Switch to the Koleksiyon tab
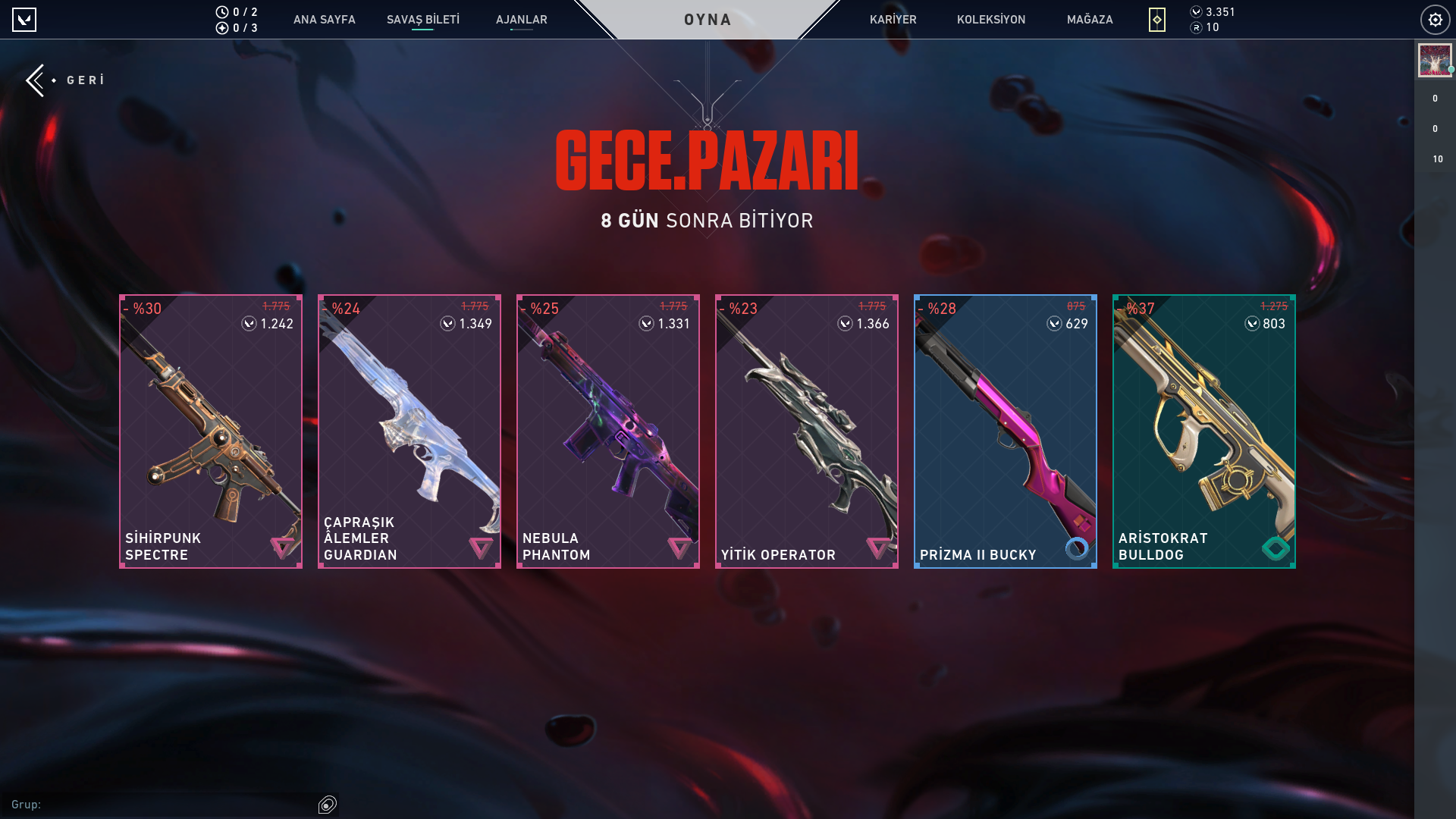This screenshot has height=819, width=1456. point(990,20)
